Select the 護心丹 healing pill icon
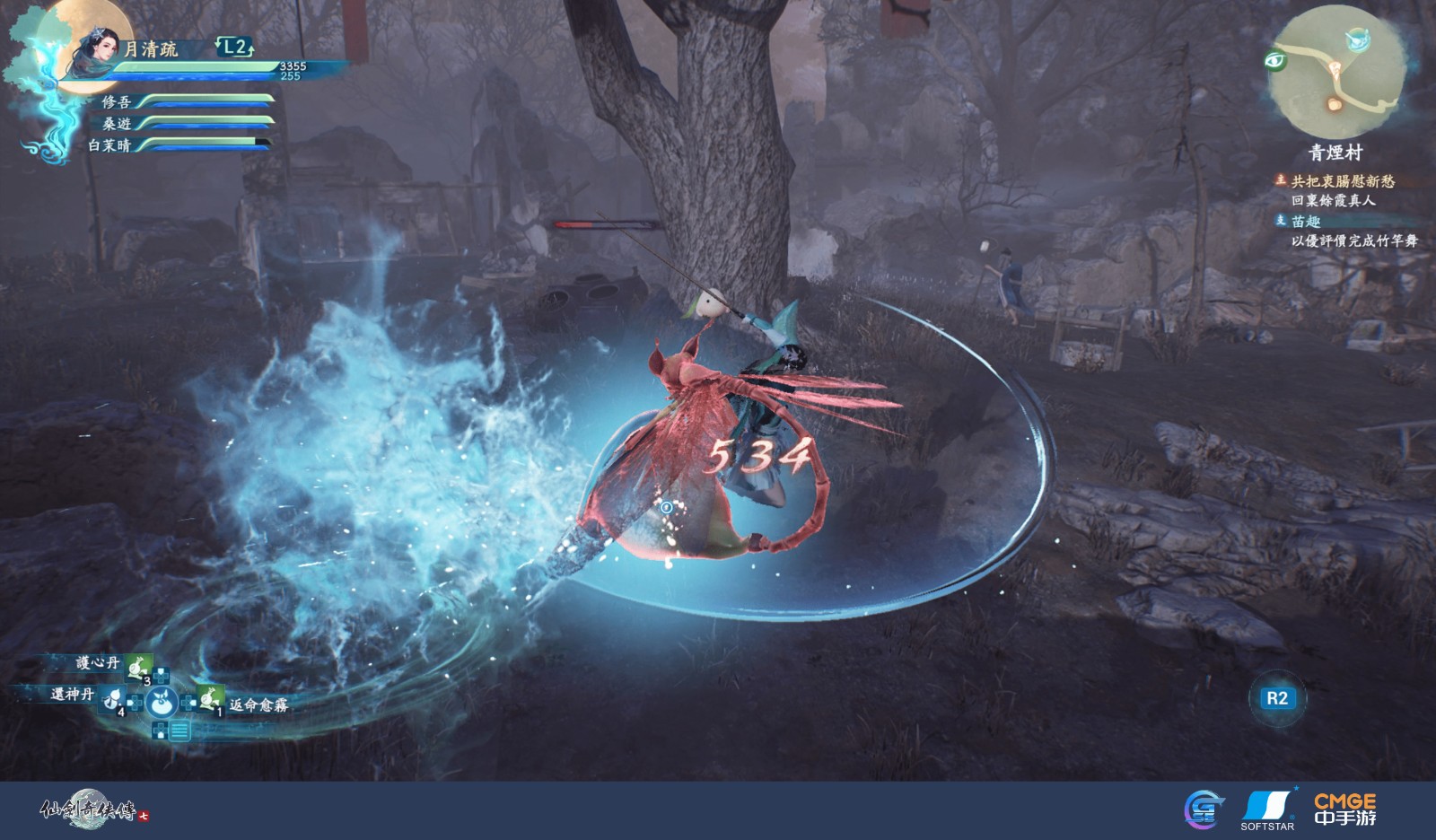 (x=136, y=669)
